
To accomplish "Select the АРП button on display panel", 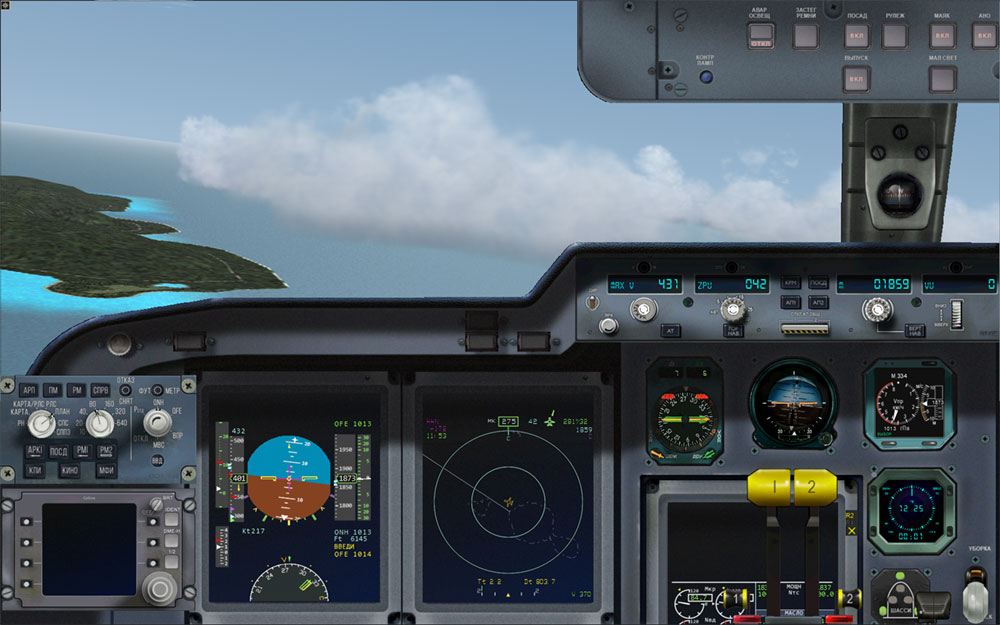I will (29, 390).
